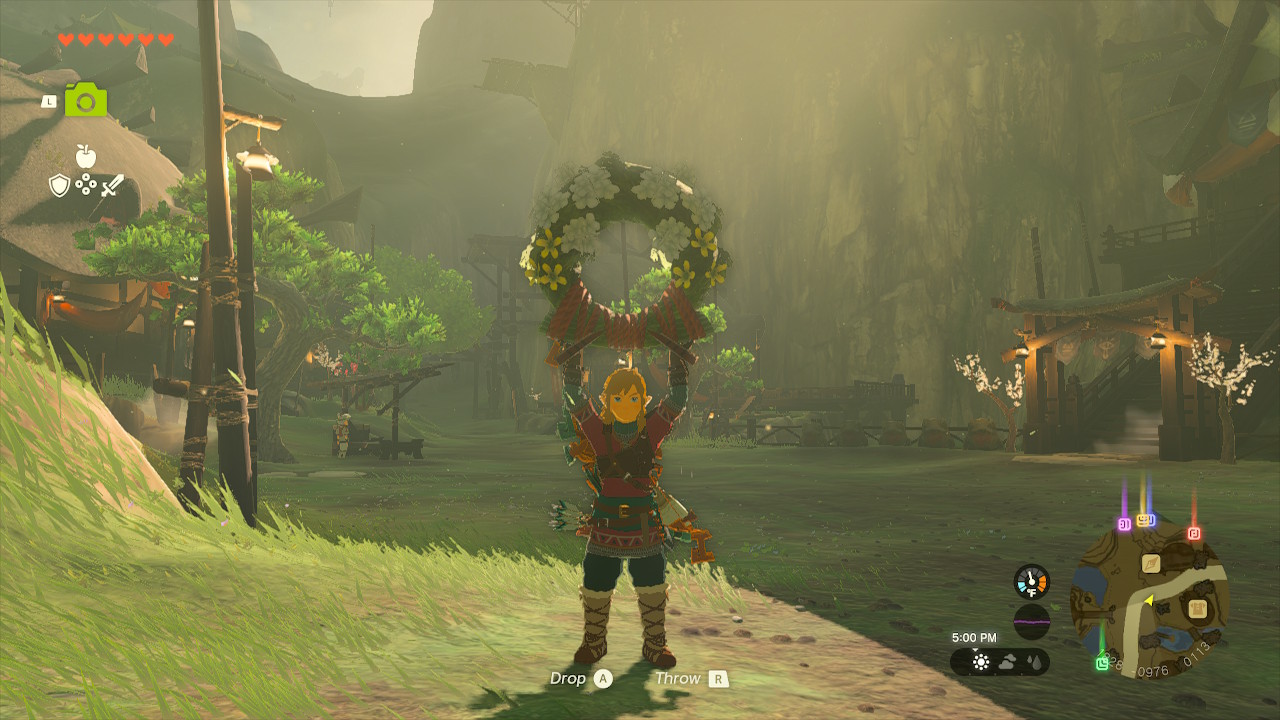Click the sword attack icon
This screenshot has width=1280, height=720.
point(111,185)
